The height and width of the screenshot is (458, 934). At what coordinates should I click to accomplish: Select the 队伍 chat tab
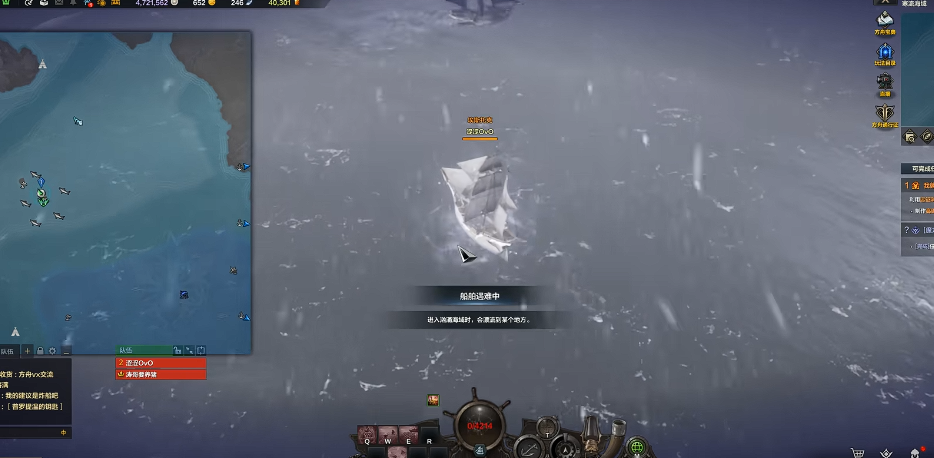coord(8,351)
